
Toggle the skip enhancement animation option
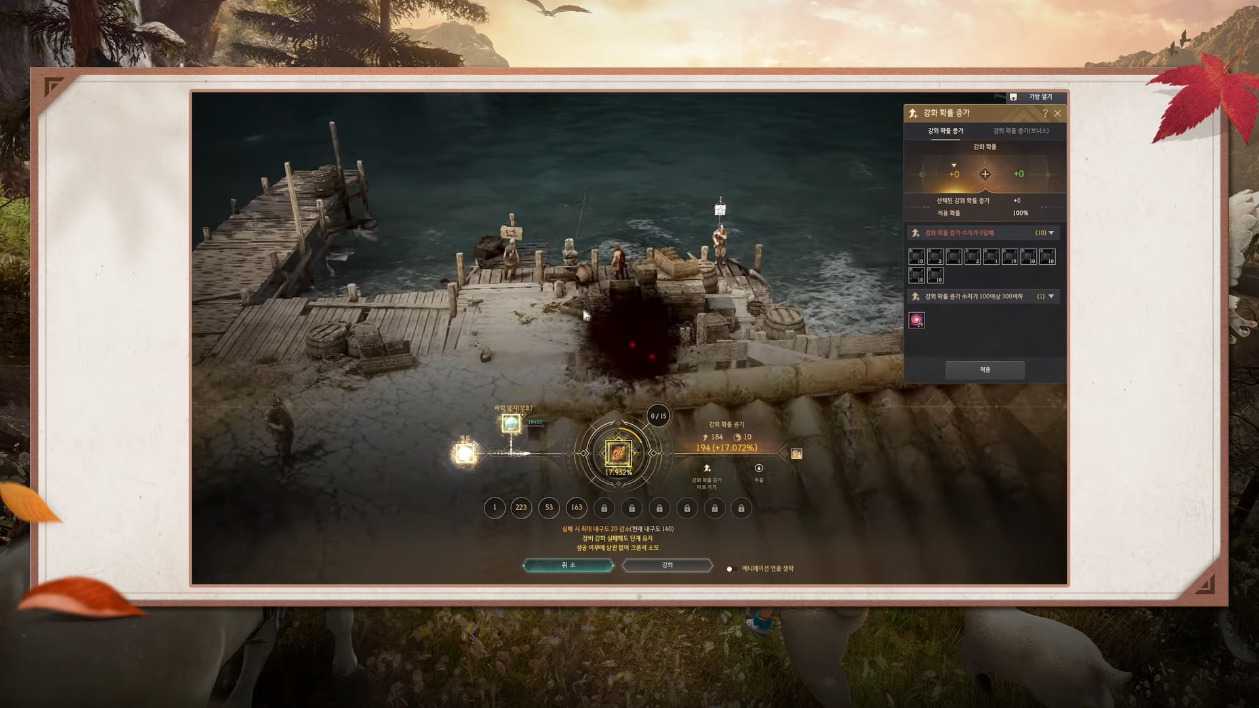[x=730, y=569]
